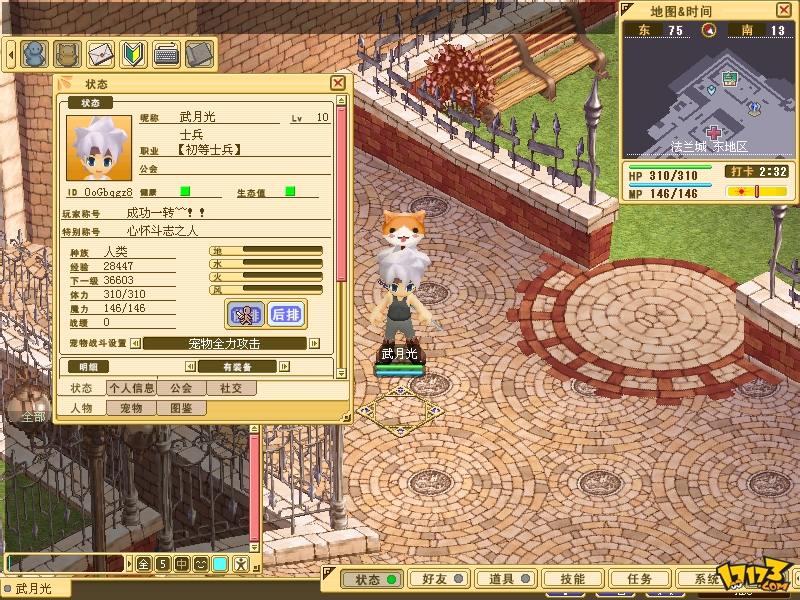Open the 公会 guild tab

[180, 388]
